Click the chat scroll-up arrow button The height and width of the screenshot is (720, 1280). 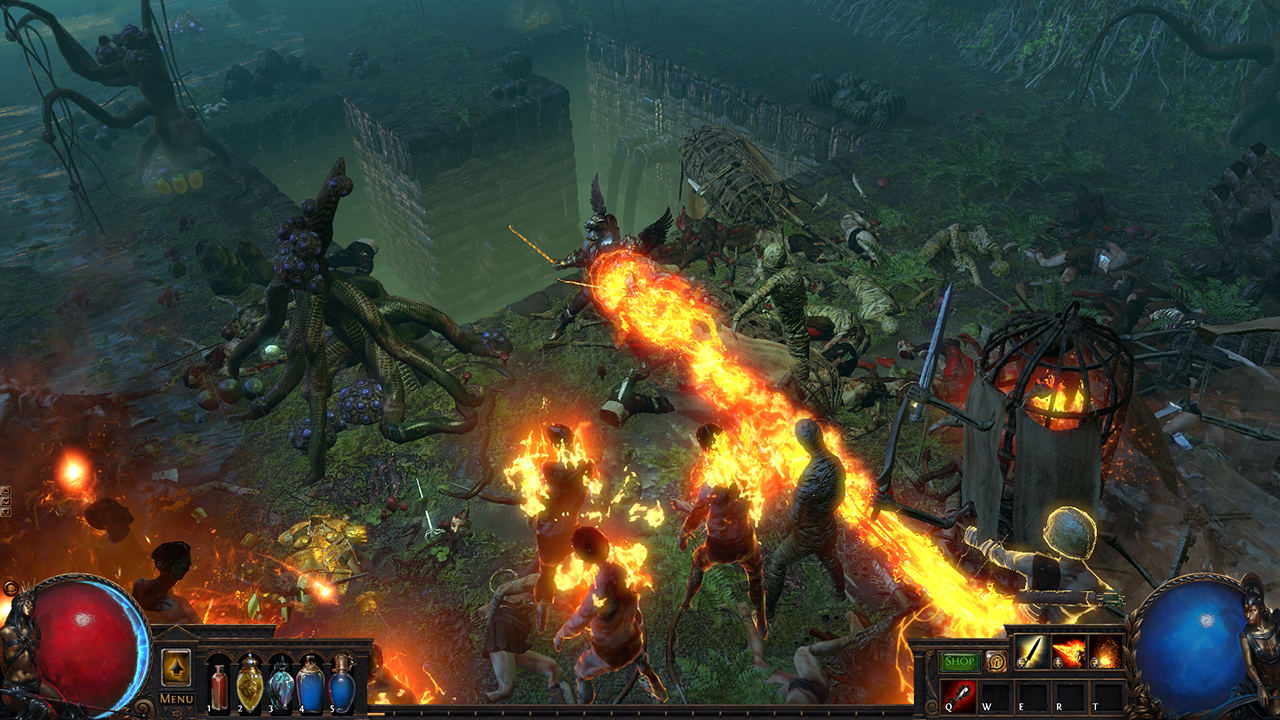coord(6,491)
